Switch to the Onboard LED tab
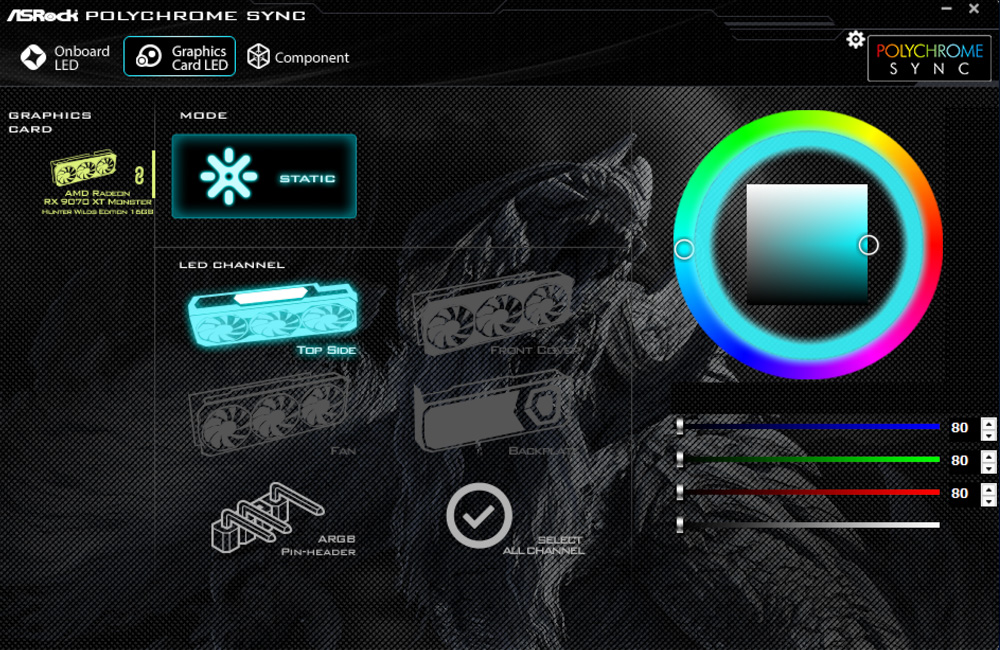The height and width of the screenshot is (650, 1000). click(66, 58)
